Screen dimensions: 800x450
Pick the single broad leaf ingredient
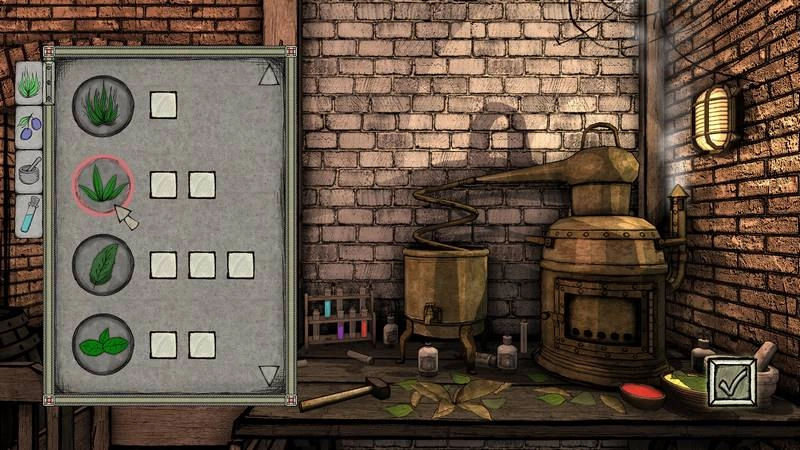click(102, 264)
